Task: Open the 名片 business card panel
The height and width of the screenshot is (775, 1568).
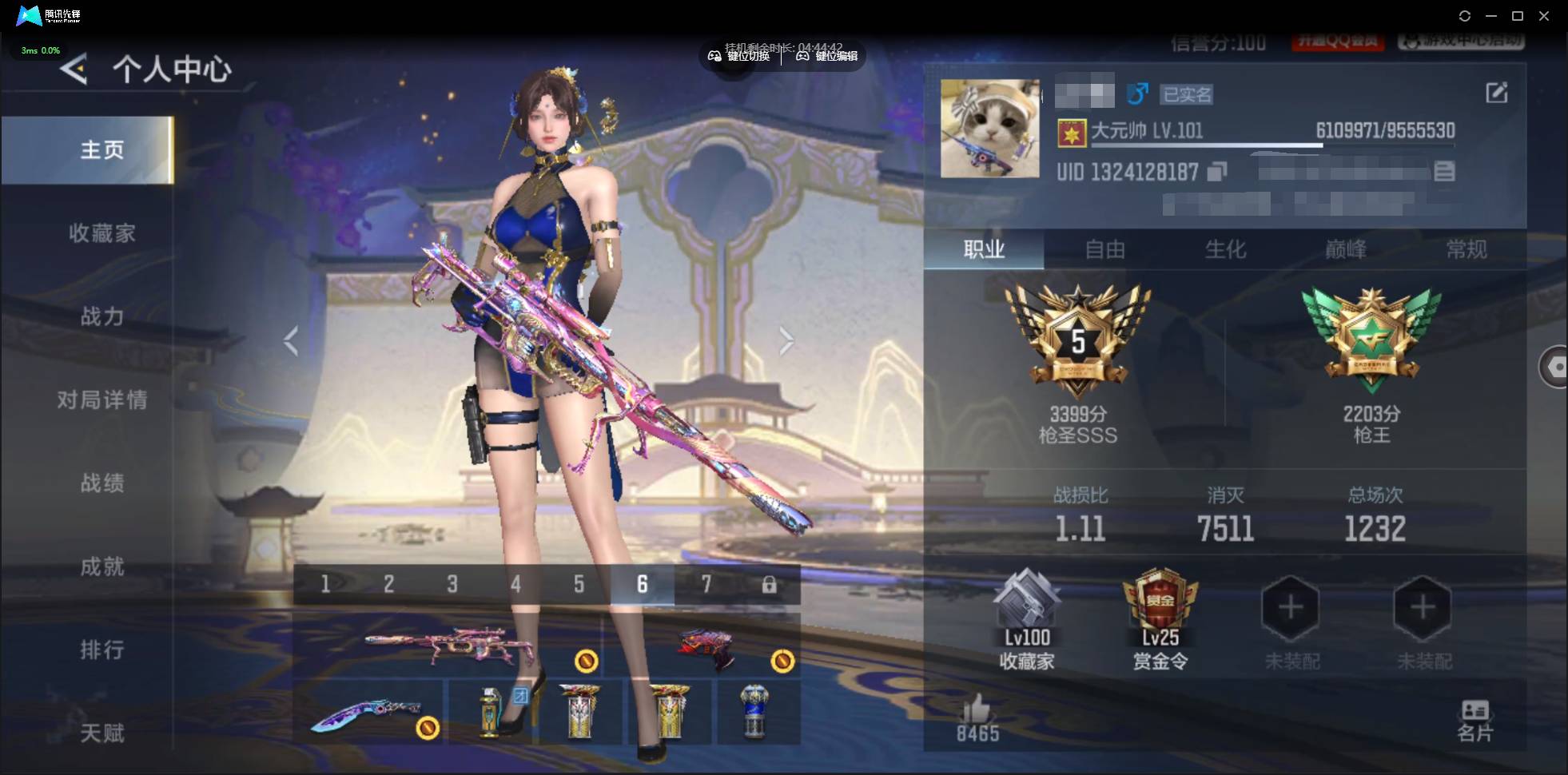Action: click(x=1477, y=717)
